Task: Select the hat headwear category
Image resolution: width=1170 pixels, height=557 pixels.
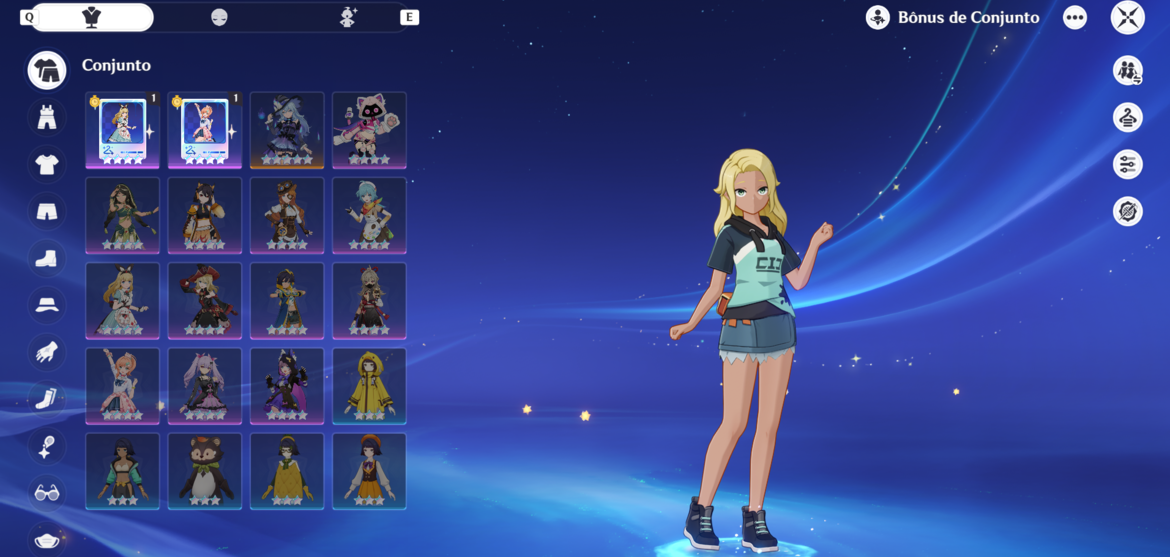Action: [47, 305]
